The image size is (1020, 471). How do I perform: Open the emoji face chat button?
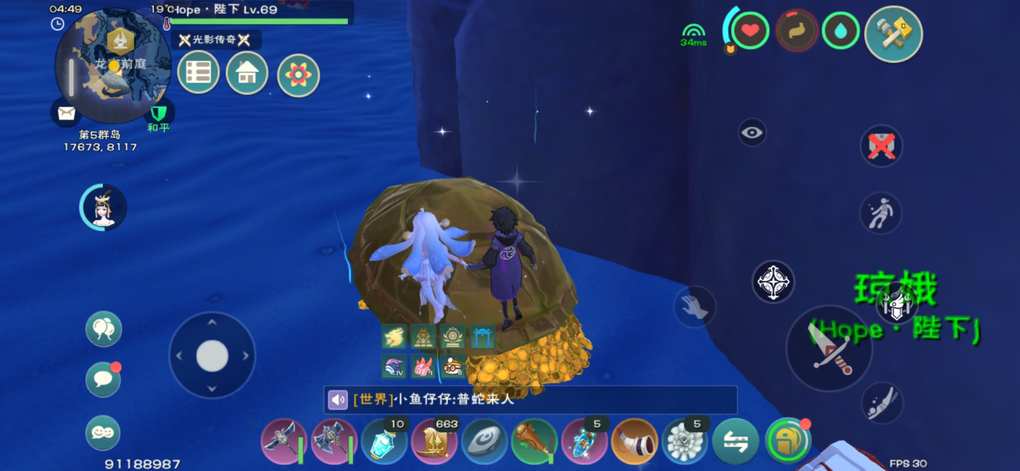[x=103, y=431]
